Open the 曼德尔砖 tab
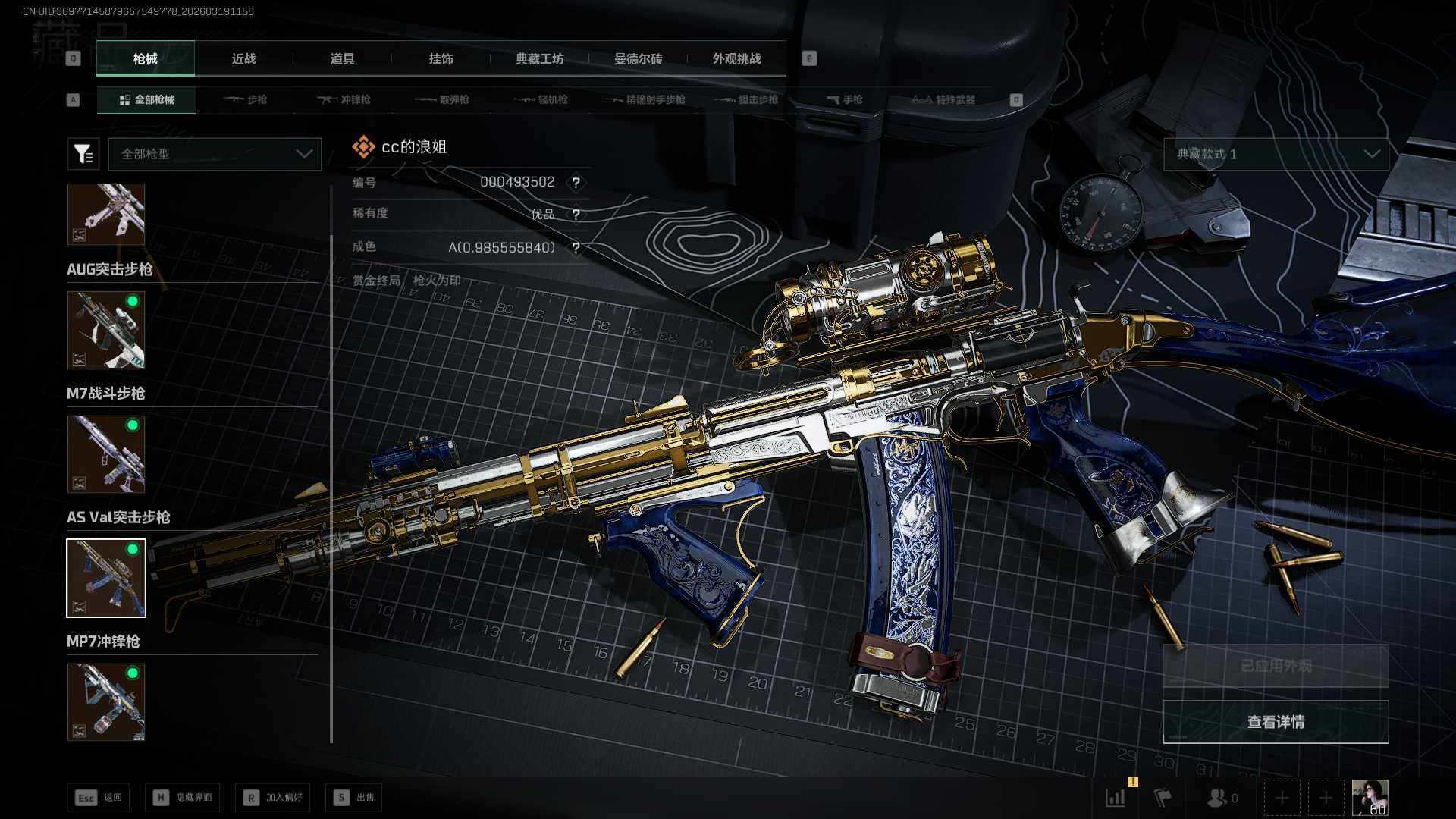The width and height of the screenshot is (1456, 819). coord(638,58)
